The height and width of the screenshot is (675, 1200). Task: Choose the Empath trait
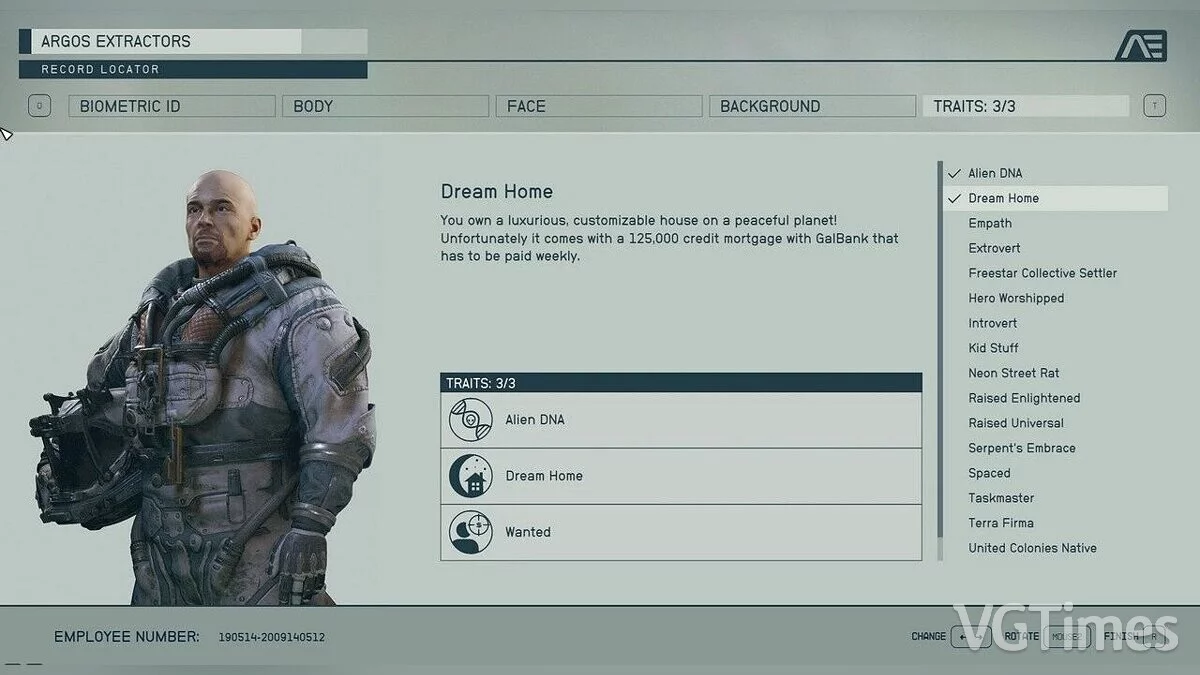(x=990, y=223)
